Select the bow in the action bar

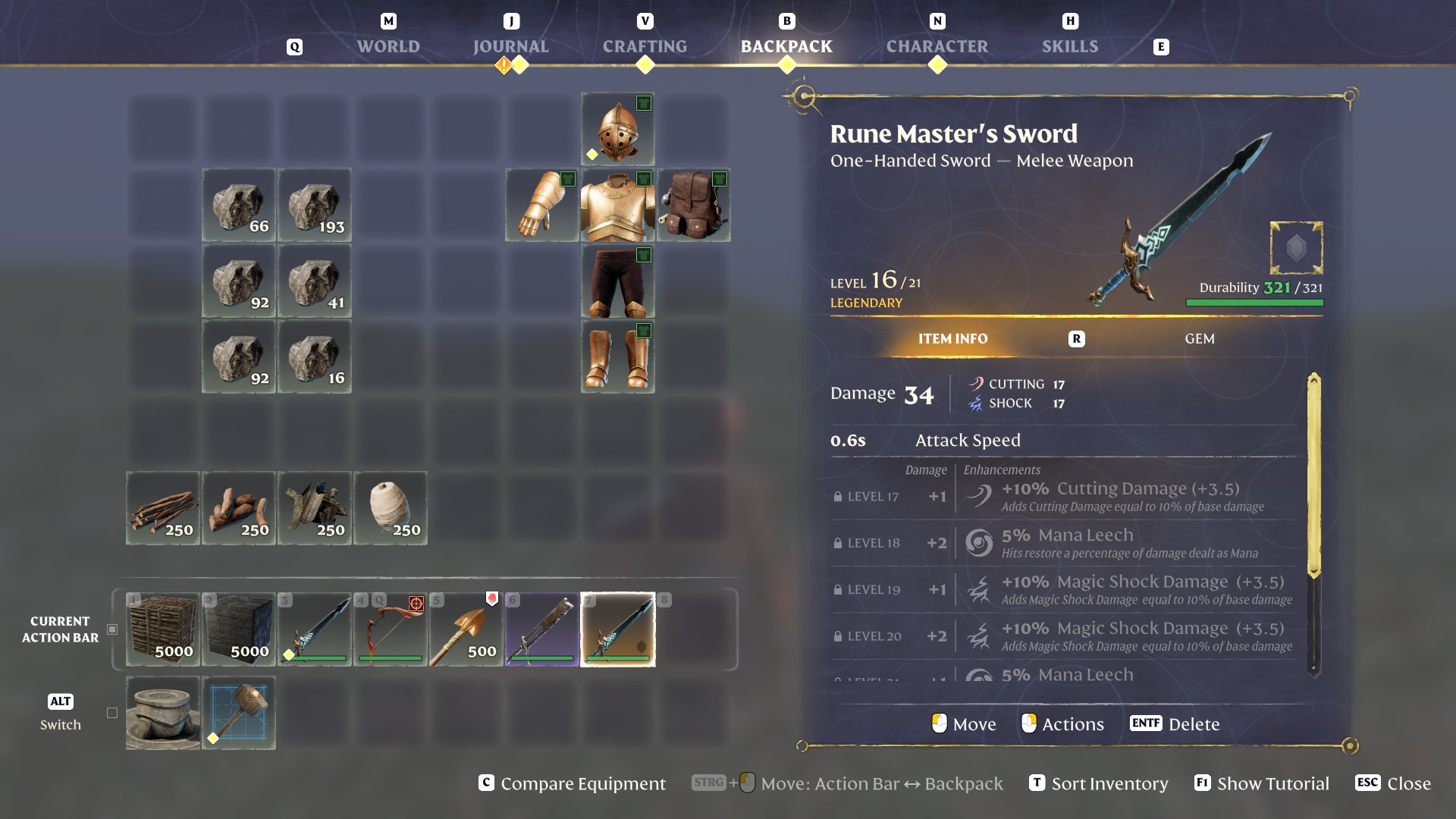[390, 629]
